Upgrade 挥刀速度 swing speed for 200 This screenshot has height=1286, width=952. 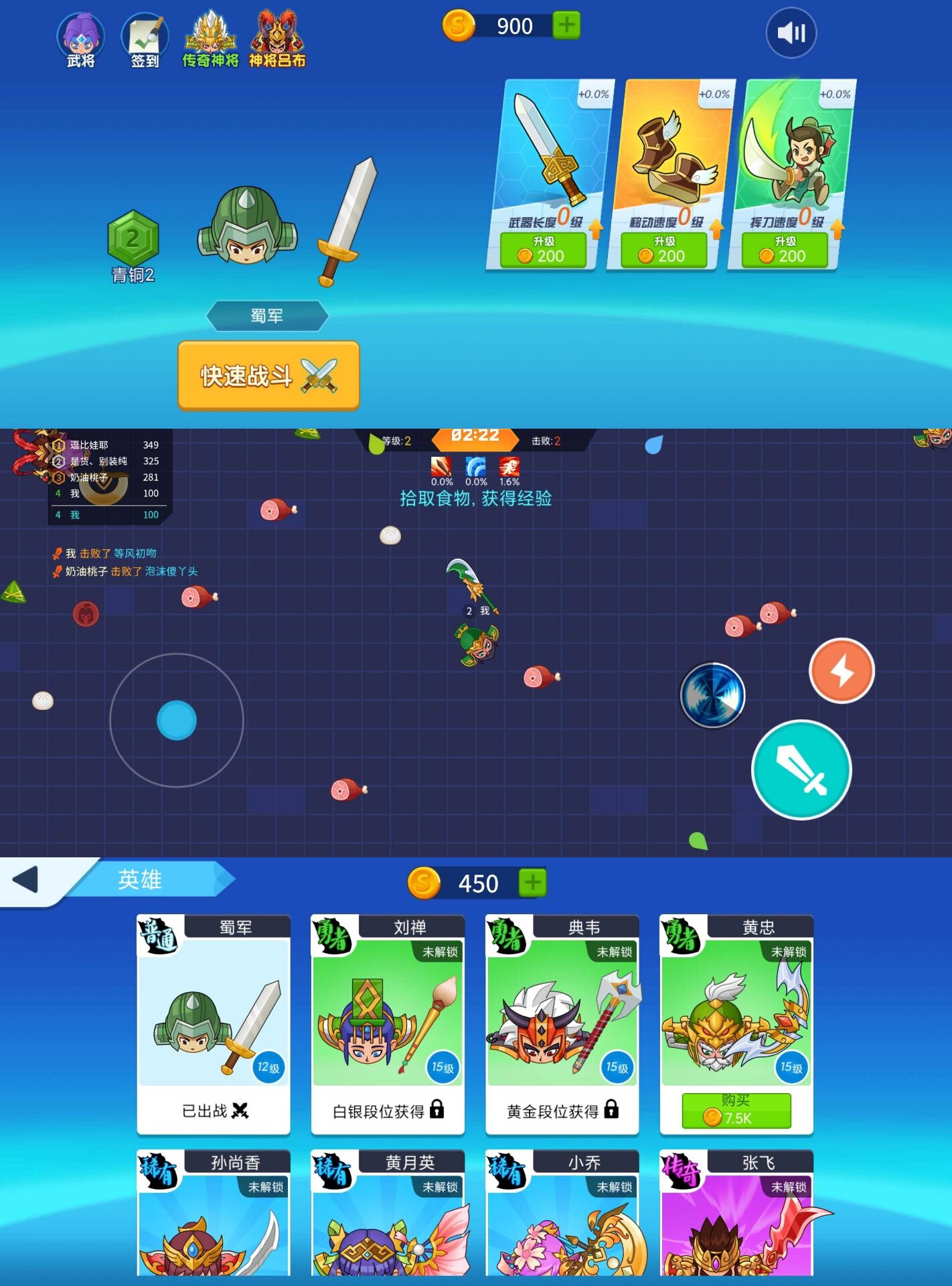[x=785, y=251]
